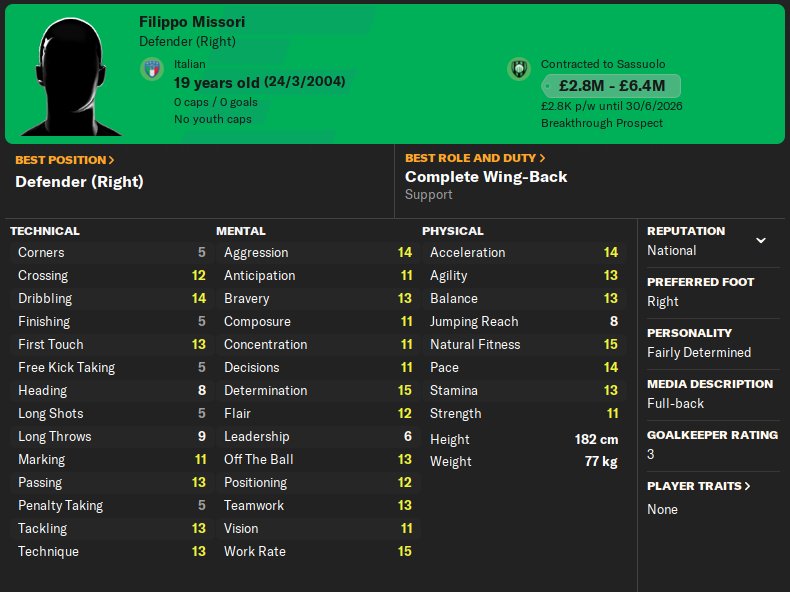790x592 pixels.
Task: Select the Work Rate attribute row
Action: tap(316, 551)
